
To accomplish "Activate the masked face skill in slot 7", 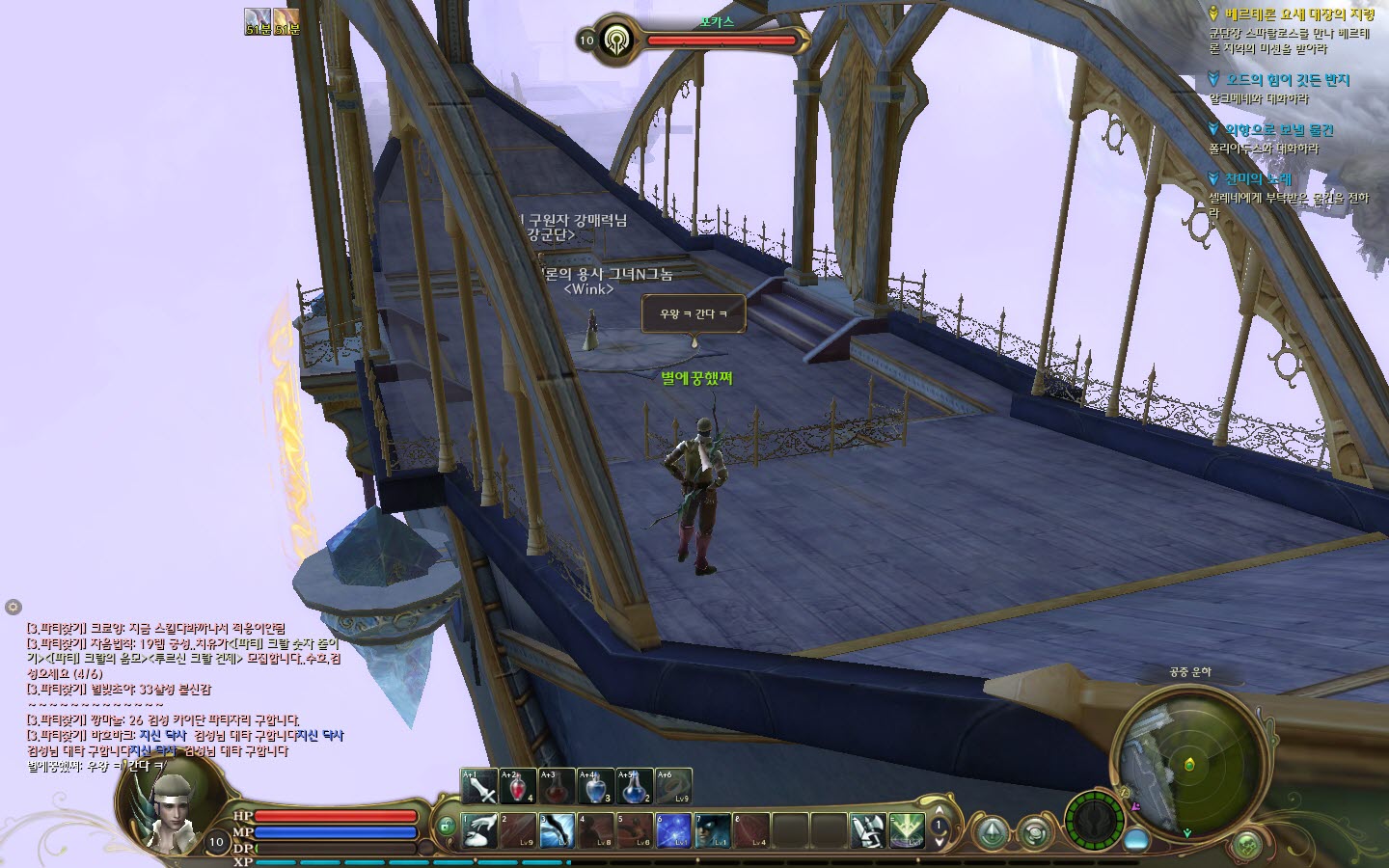I will pos(712,830).
